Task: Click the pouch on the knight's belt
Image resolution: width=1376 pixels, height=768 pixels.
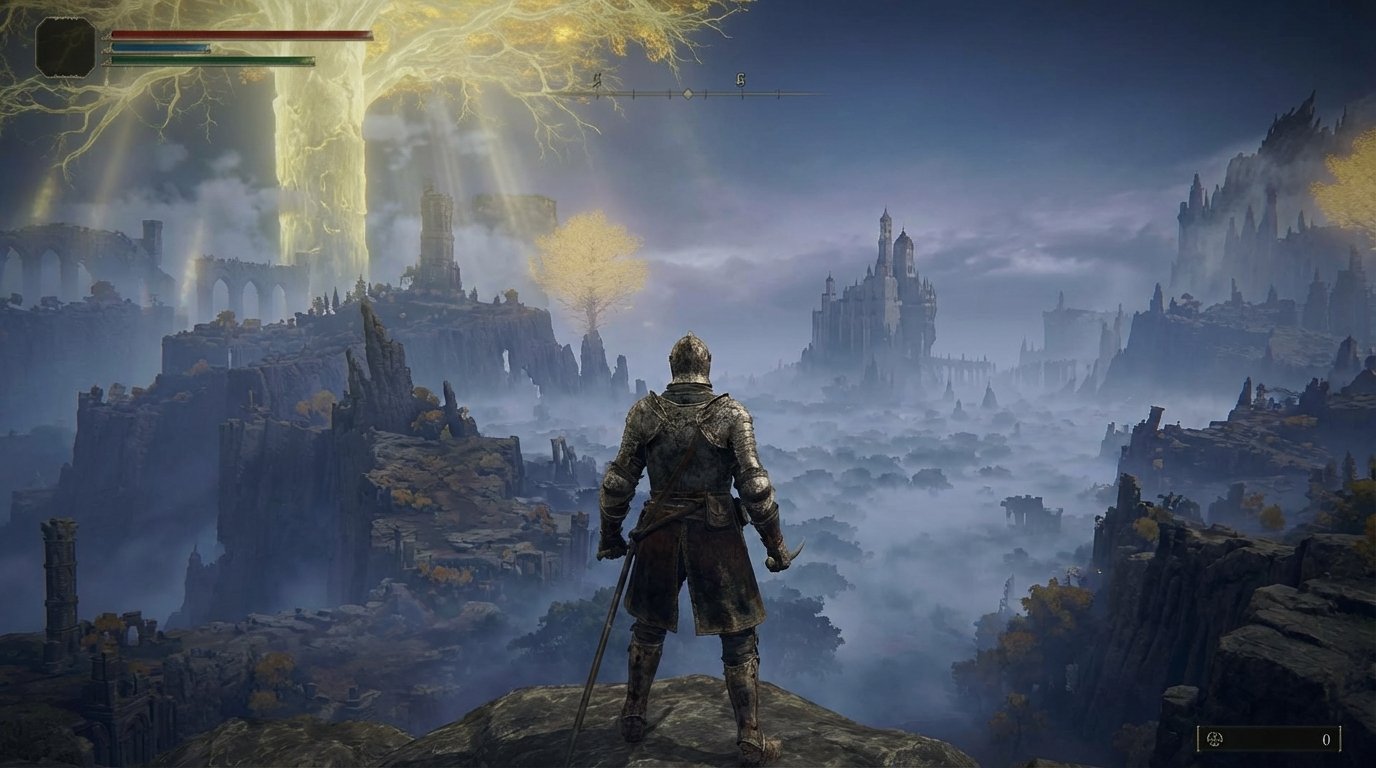Action: (x=716, y=510)
